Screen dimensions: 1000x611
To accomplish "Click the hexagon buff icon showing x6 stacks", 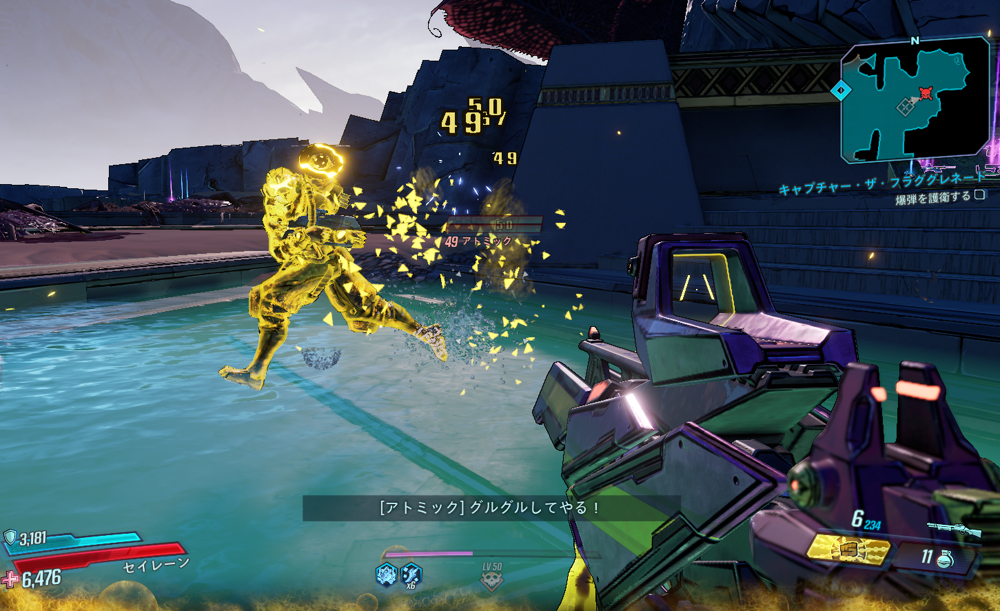I will (411, 574).
